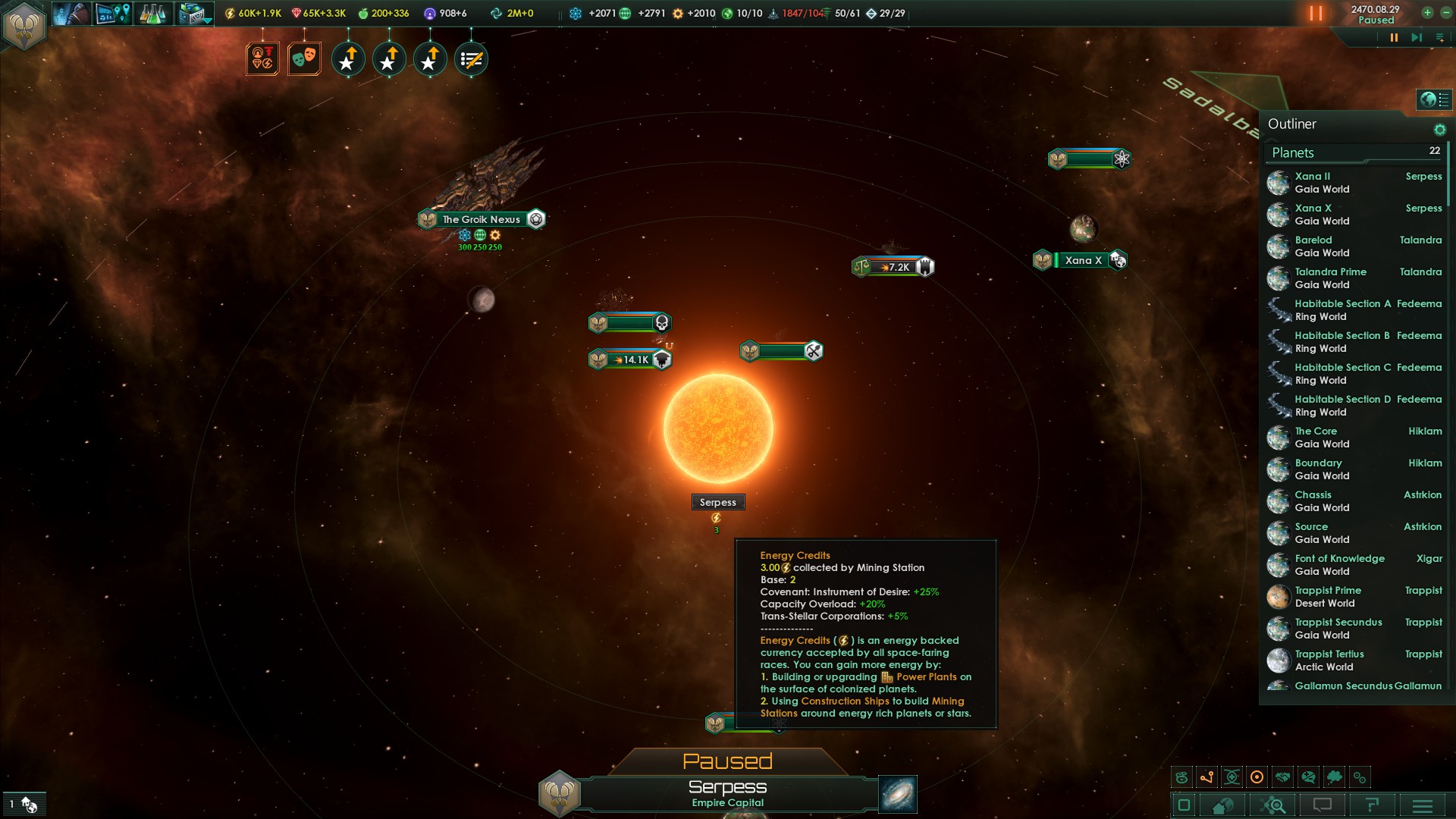1456x819 pixels.
Task: Toggle the small orange pause button
Action: coord(1394,37)
